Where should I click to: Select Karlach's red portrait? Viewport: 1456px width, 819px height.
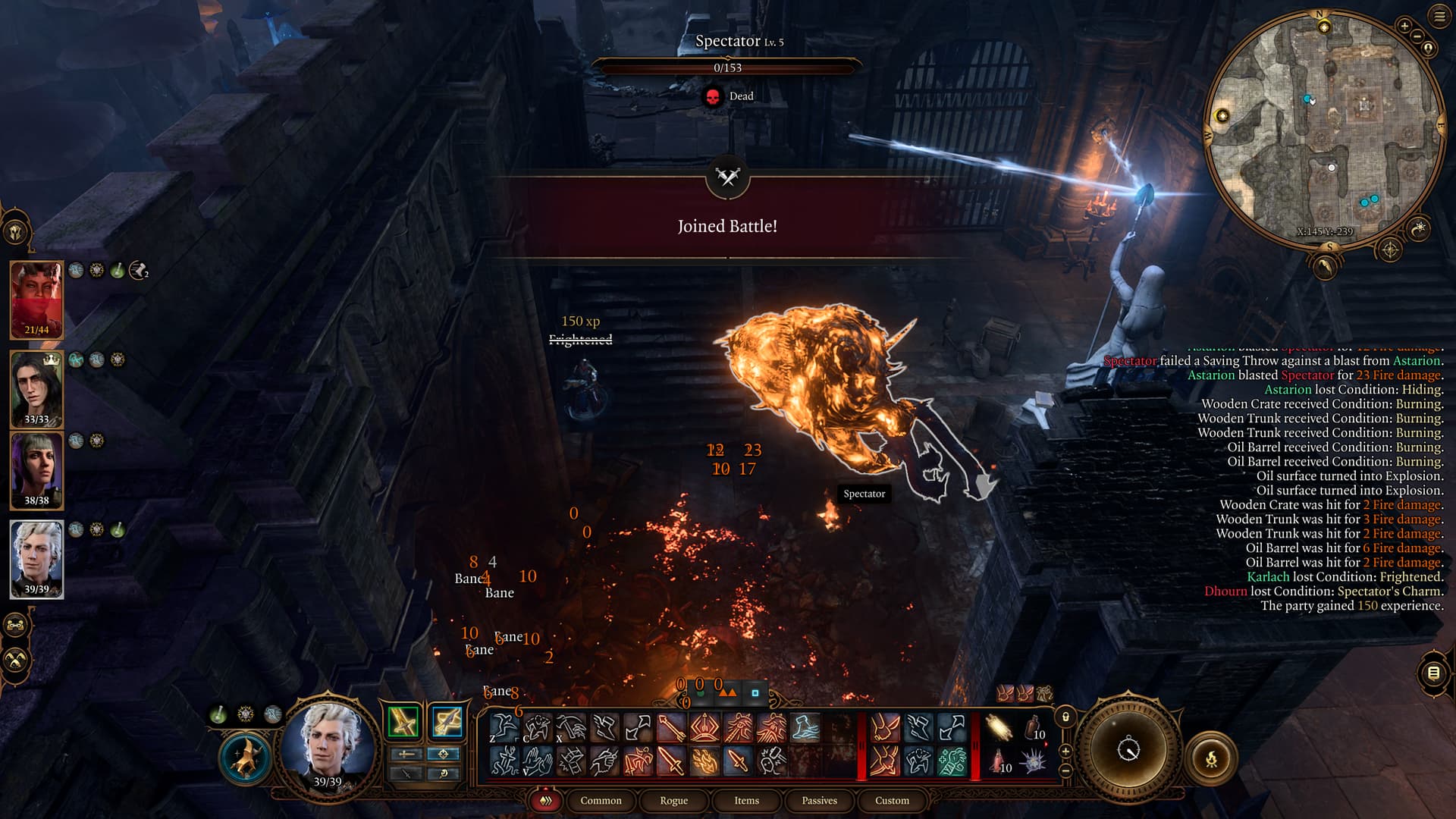[x=36, y=300]
